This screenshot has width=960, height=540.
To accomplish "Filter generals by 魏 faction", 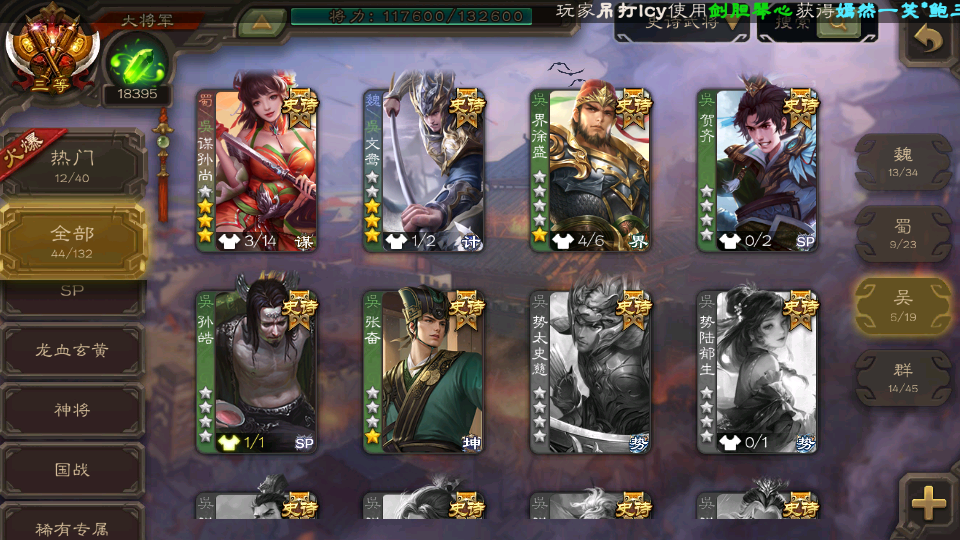I will pos(903,161).
